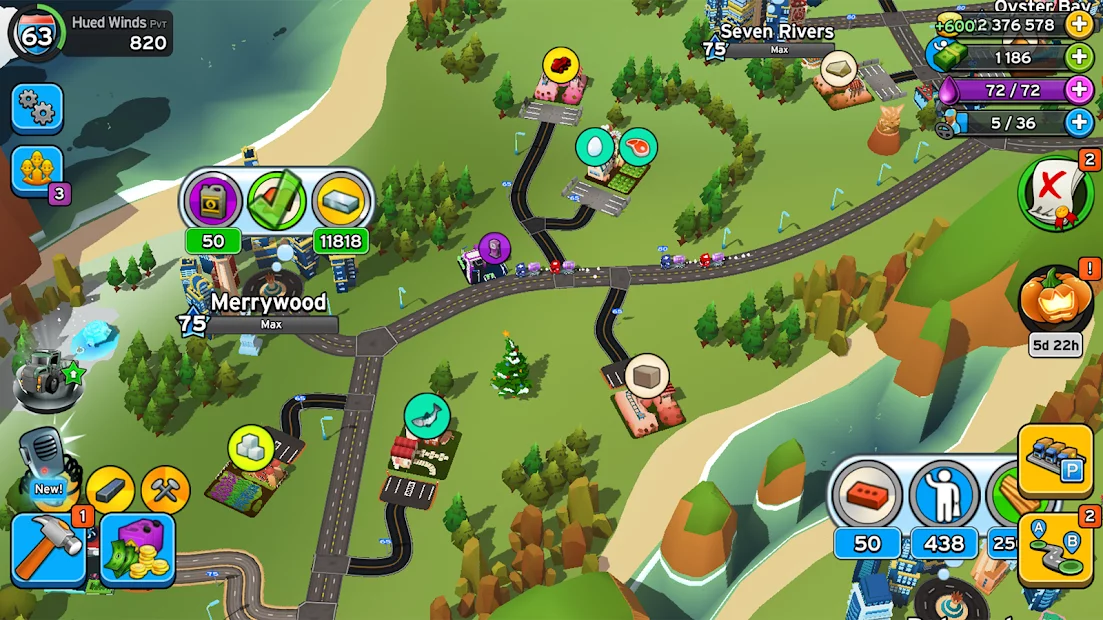This screenshot has width=1103, height=620.
Task: Open the shop with cash and coins
Action: pyautogui.click(x=138, y=550)
